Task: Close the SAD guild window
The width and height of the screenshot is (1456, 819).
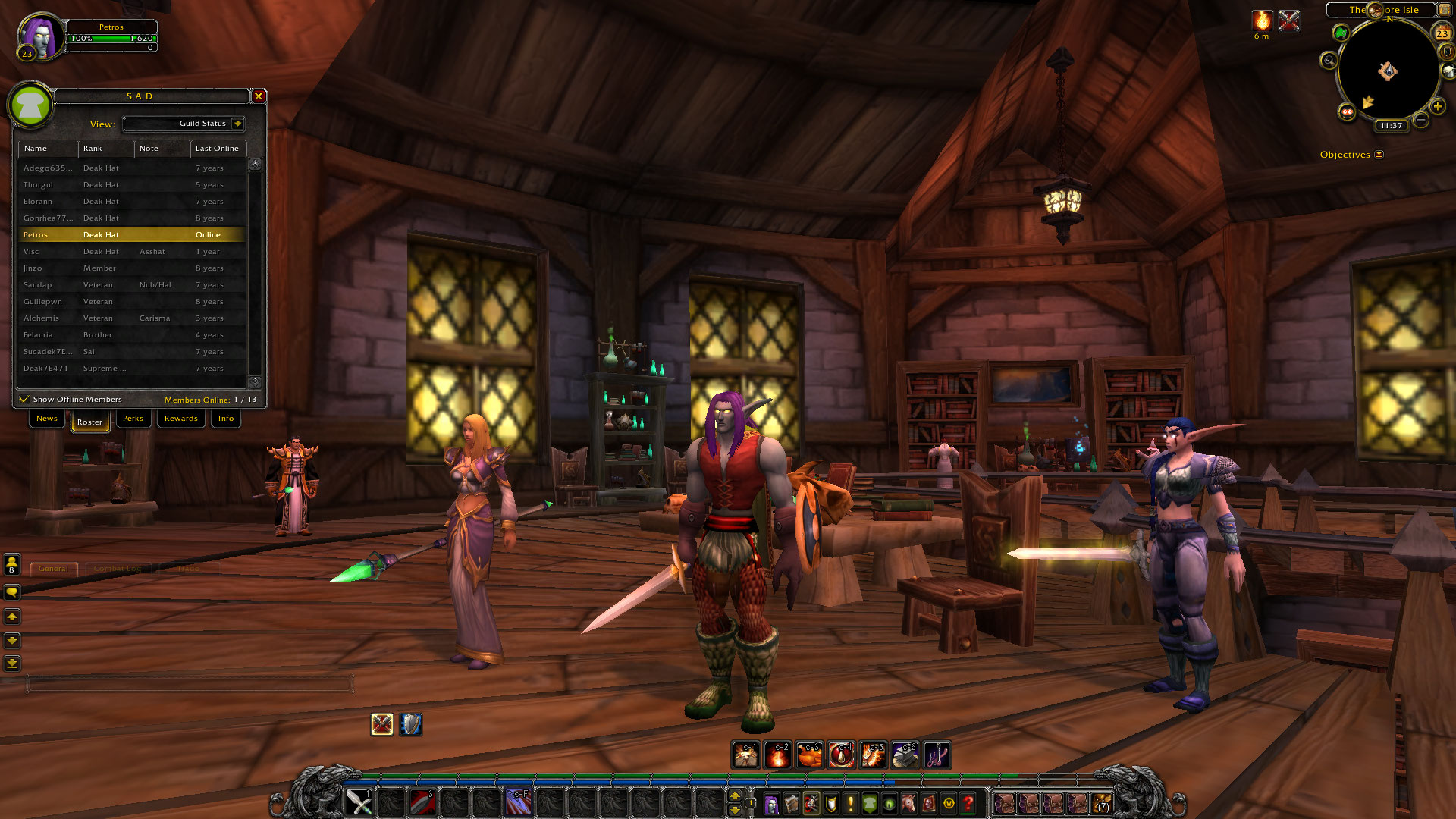Action: (x=259, y=96)
